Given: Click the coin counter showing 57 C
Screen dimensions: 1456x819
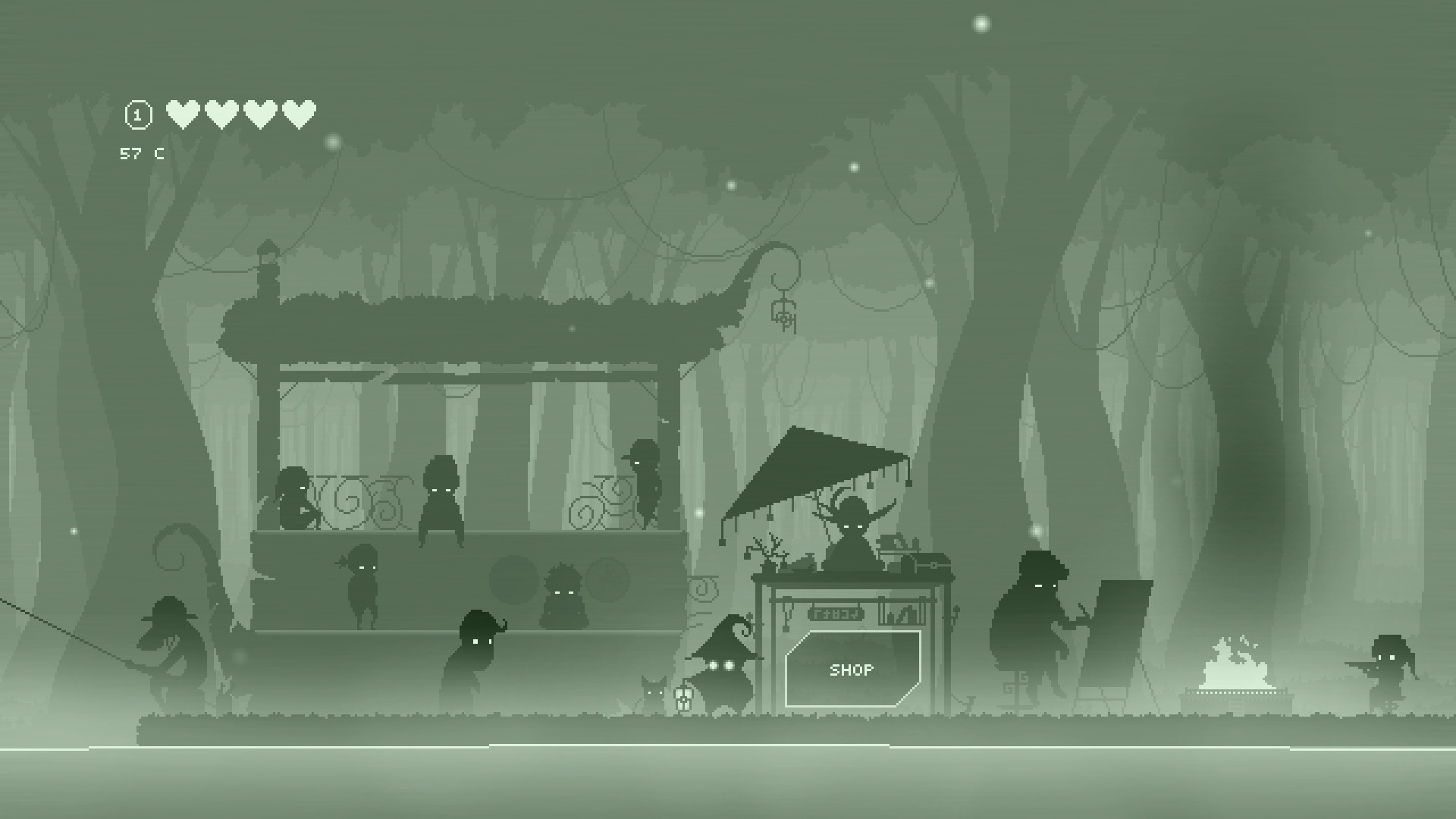Looking at the screenshot, I should pyautogui.click(x=141, y=153).
